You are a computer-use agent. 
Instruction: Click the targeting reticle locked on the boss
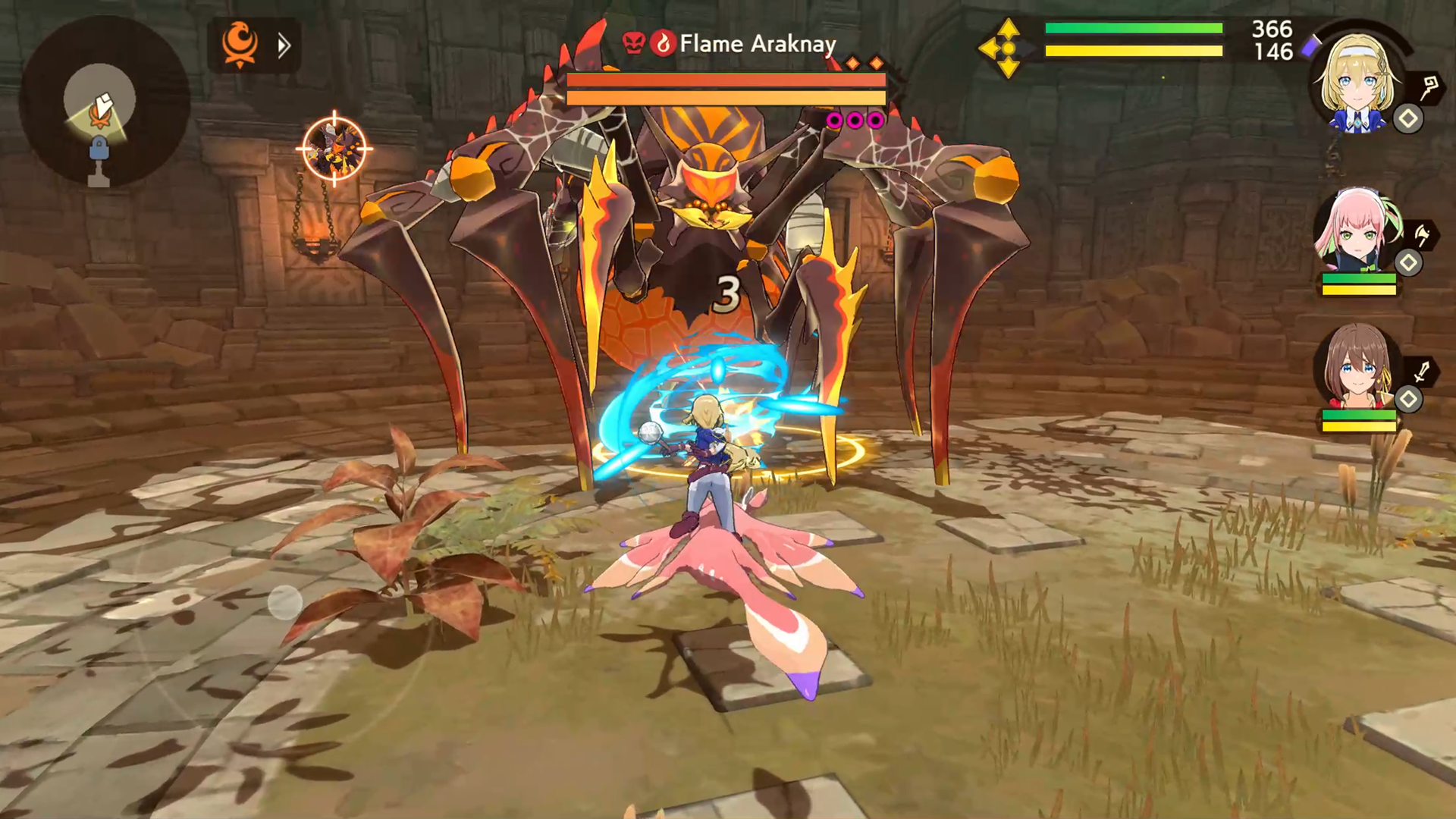point(334,146)
